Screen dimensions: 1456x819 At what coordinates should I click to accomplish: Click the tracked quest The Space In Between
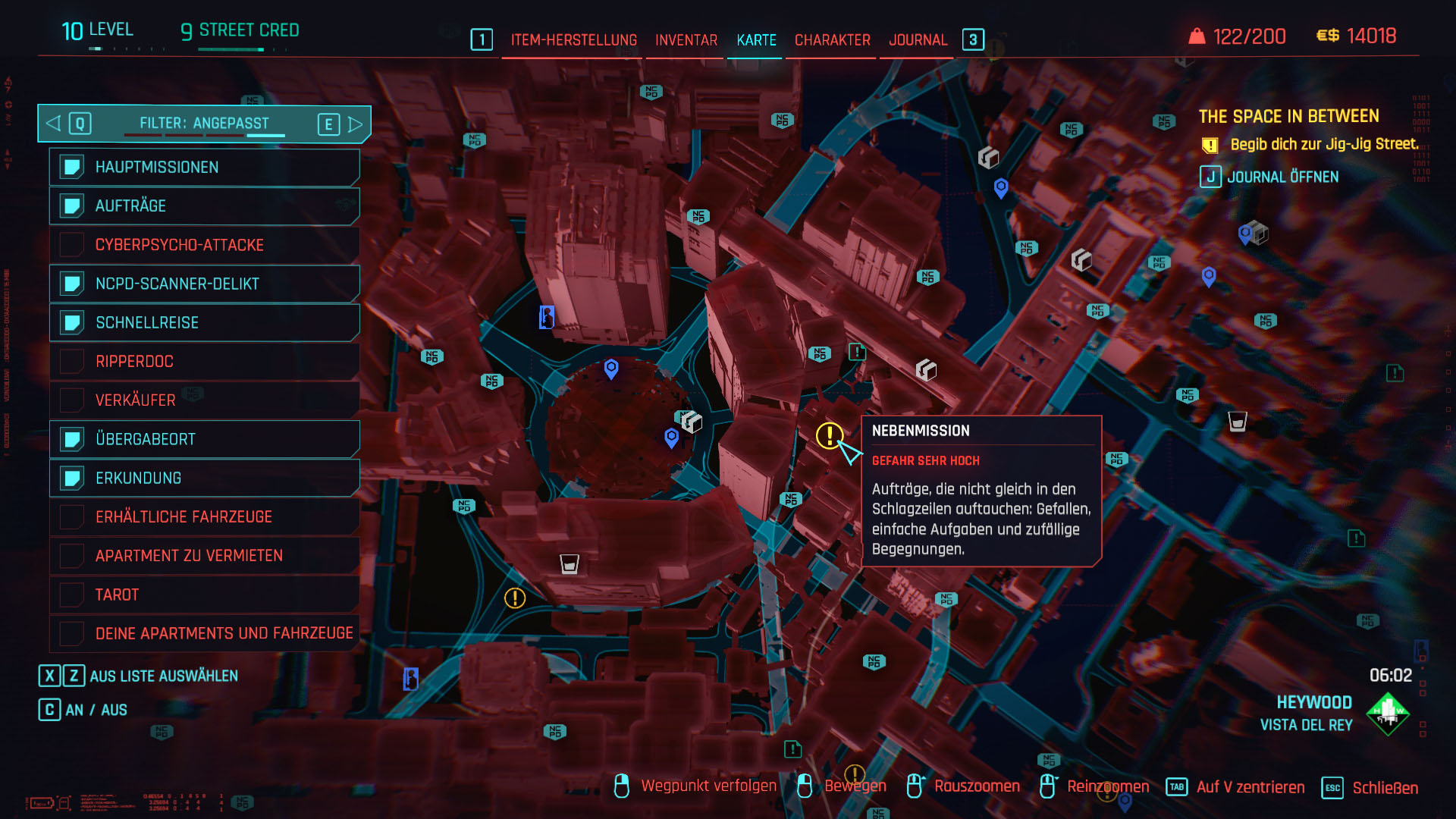click(x=1288, y=117)
